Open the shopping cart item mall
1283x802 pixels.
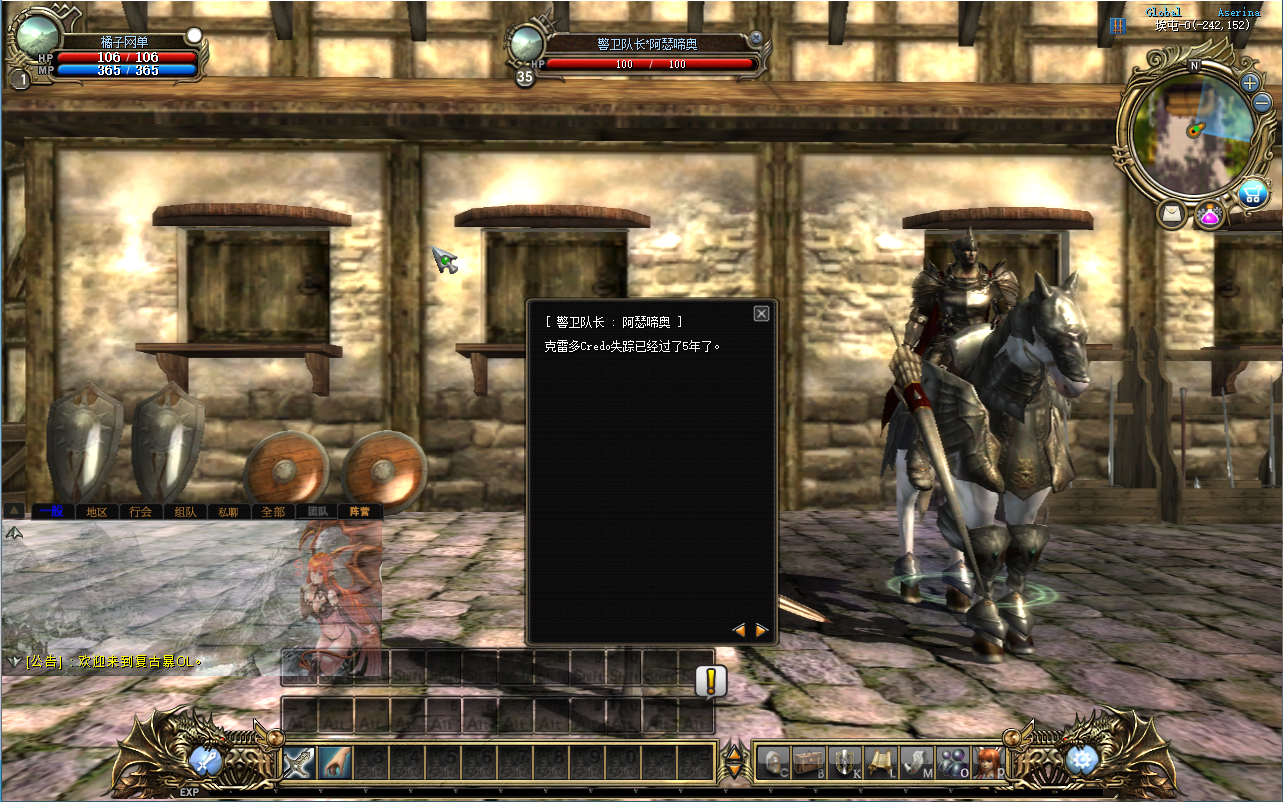[1252, 193]
